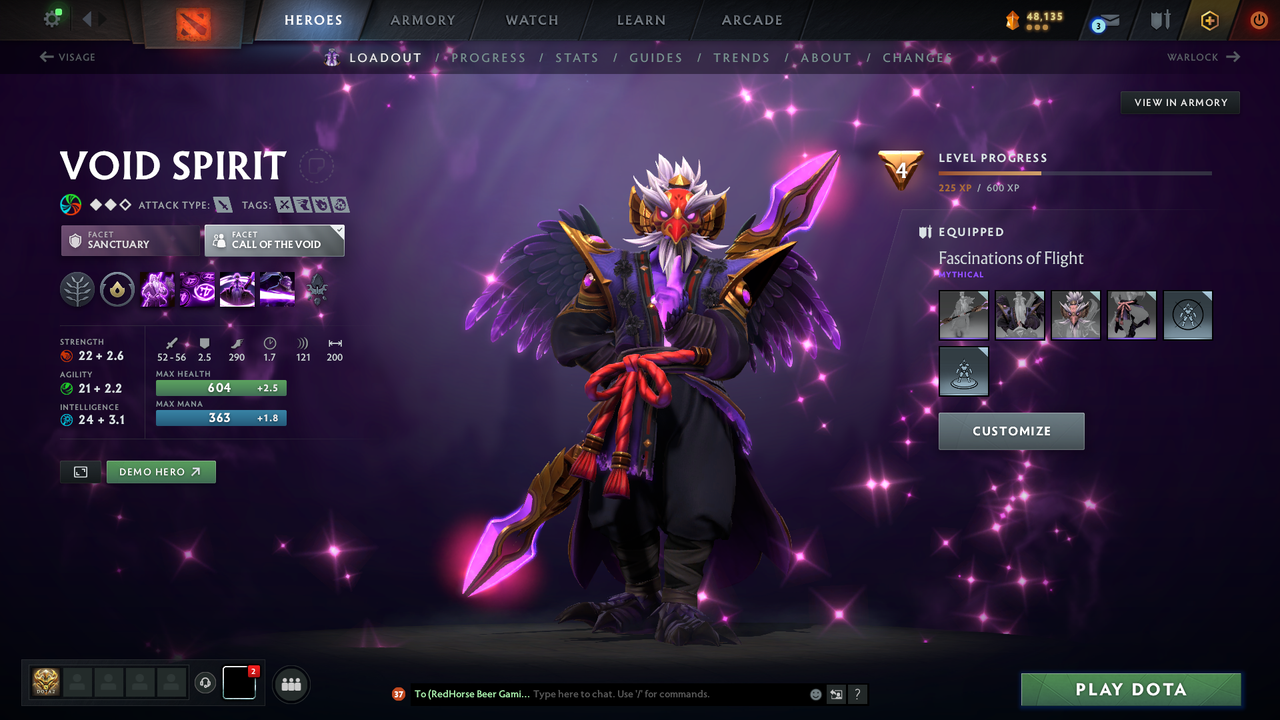Go back to Visage hero page

[x=68, y=57]
